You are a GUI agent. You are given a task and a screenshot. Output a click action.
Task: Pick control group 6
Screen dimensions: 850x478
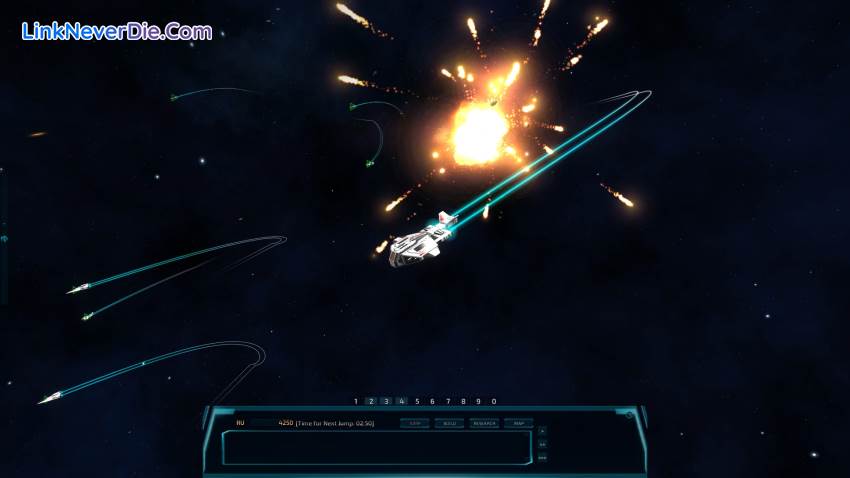tap(432, 401)
